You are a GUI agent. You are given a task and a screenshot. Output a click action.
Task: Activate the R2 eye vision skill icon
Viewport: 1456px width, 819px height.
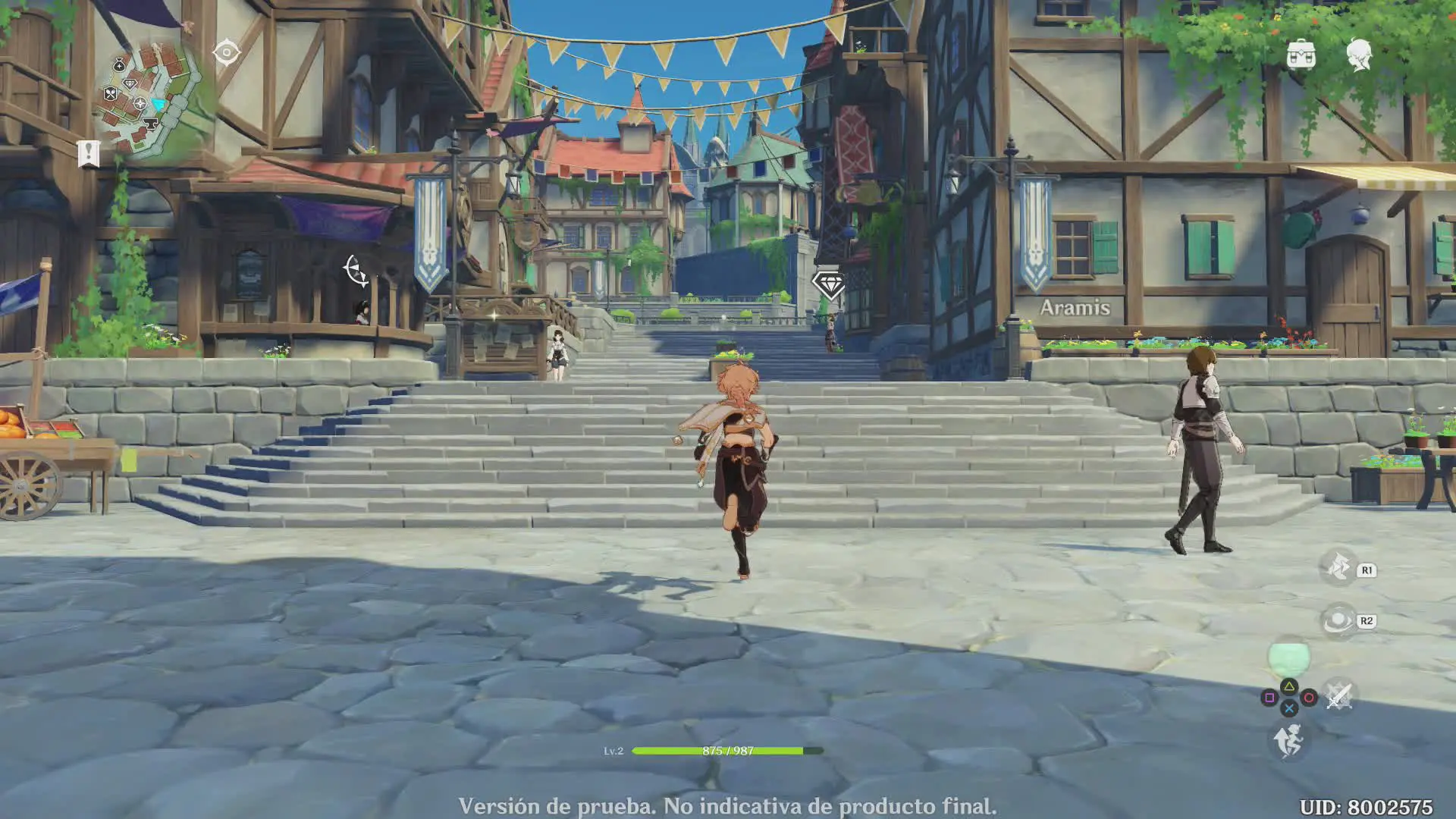1338,620
